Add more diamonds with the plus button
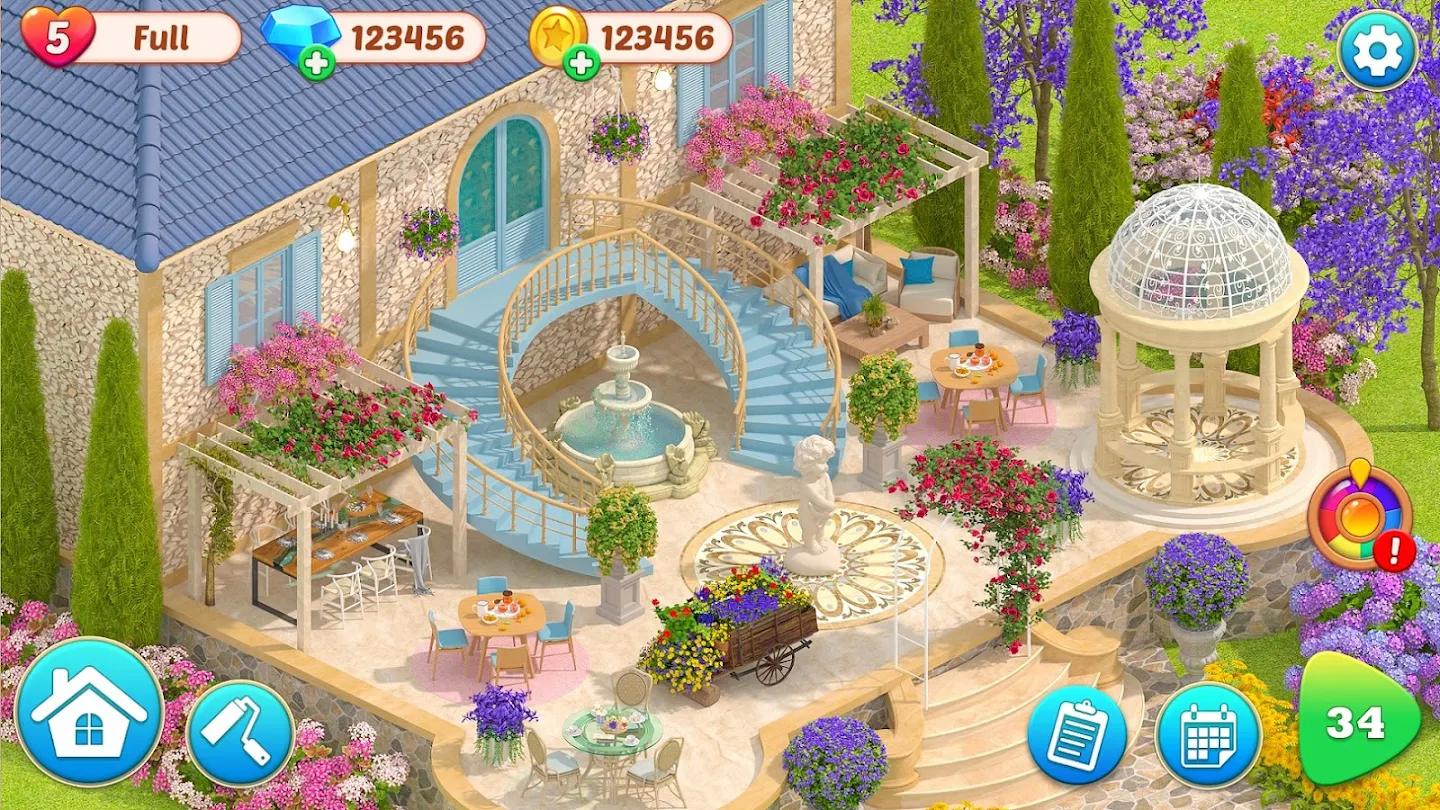 pyautogui.click(x=316, y=62)
